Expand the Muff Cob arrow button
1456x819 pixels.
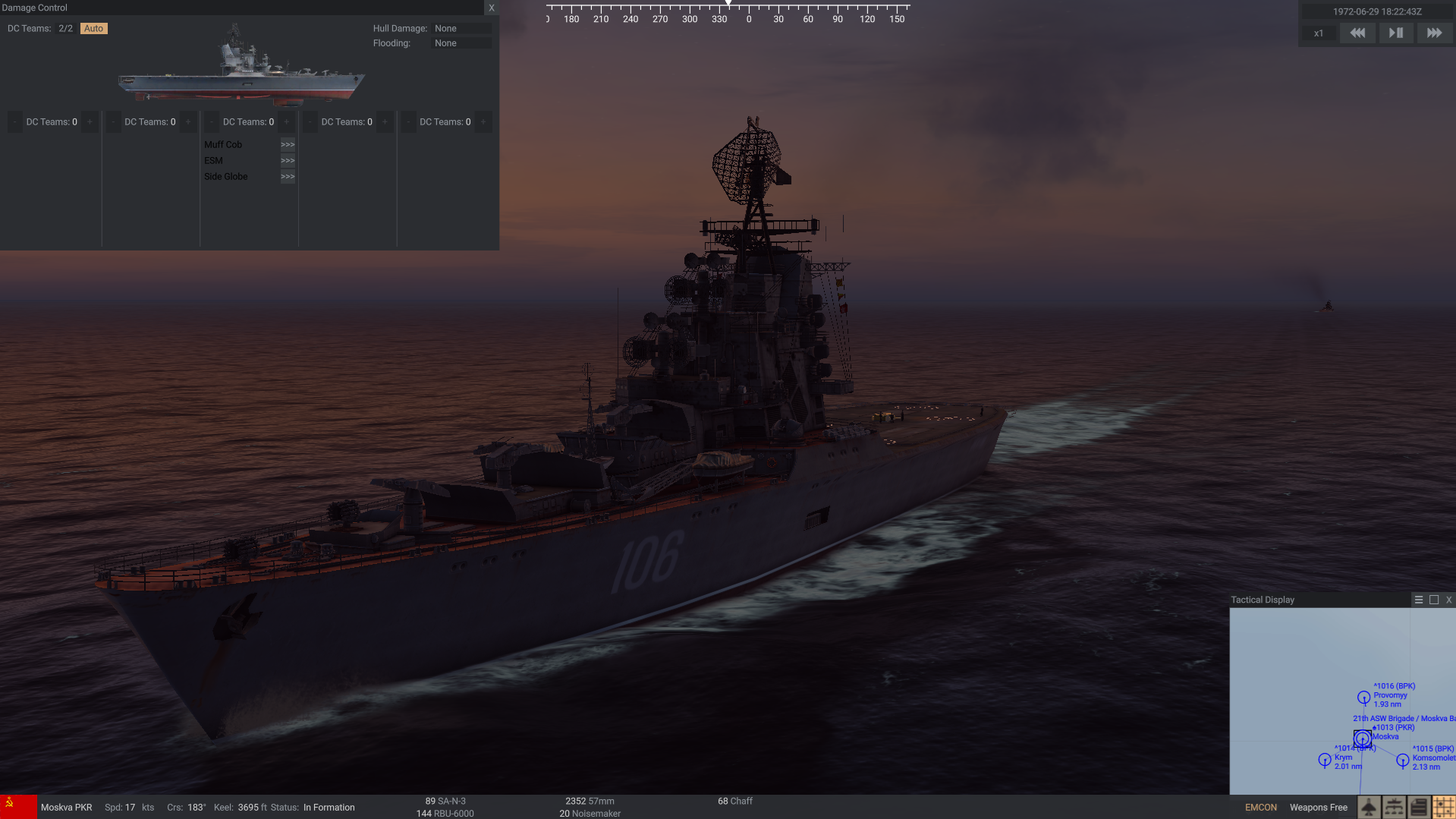coord(288,145)
